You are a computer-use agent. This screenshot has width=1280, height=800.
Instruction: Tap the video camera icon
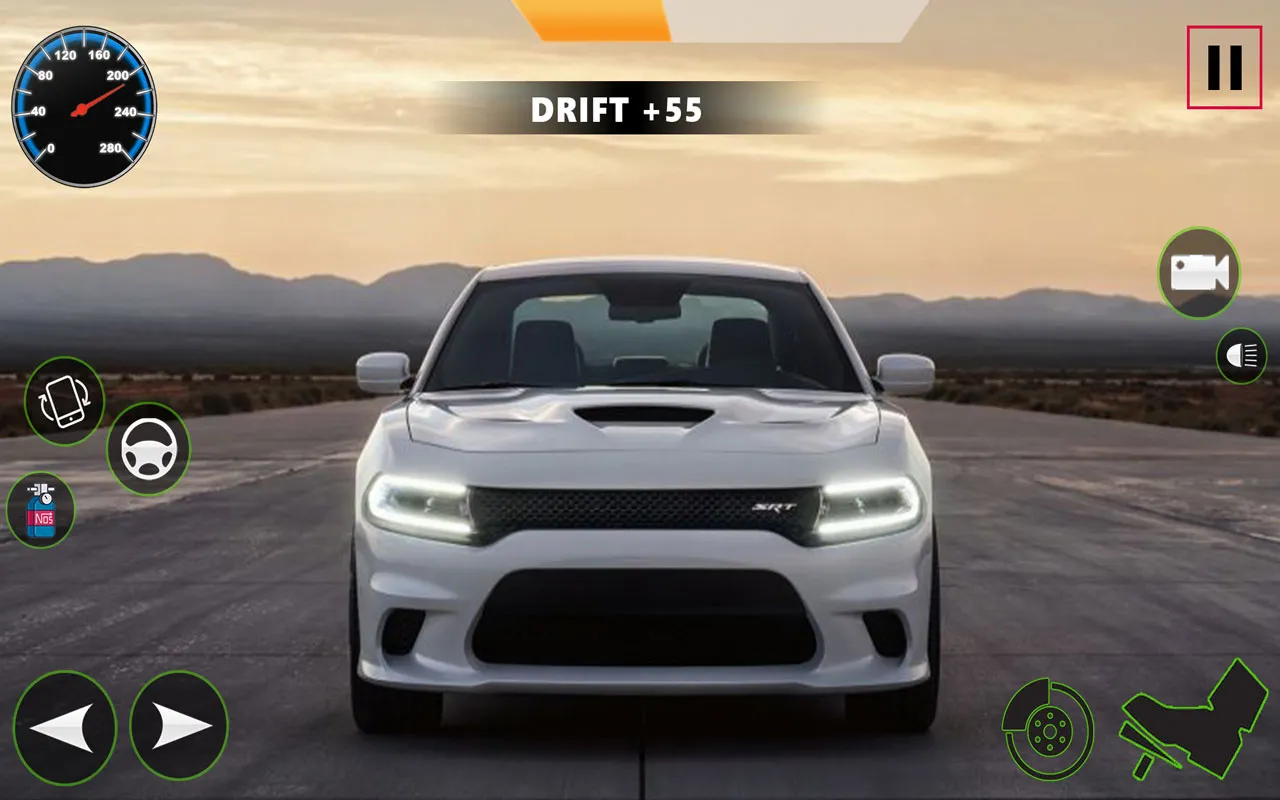pyautogui.click(x=1197, y=273)
